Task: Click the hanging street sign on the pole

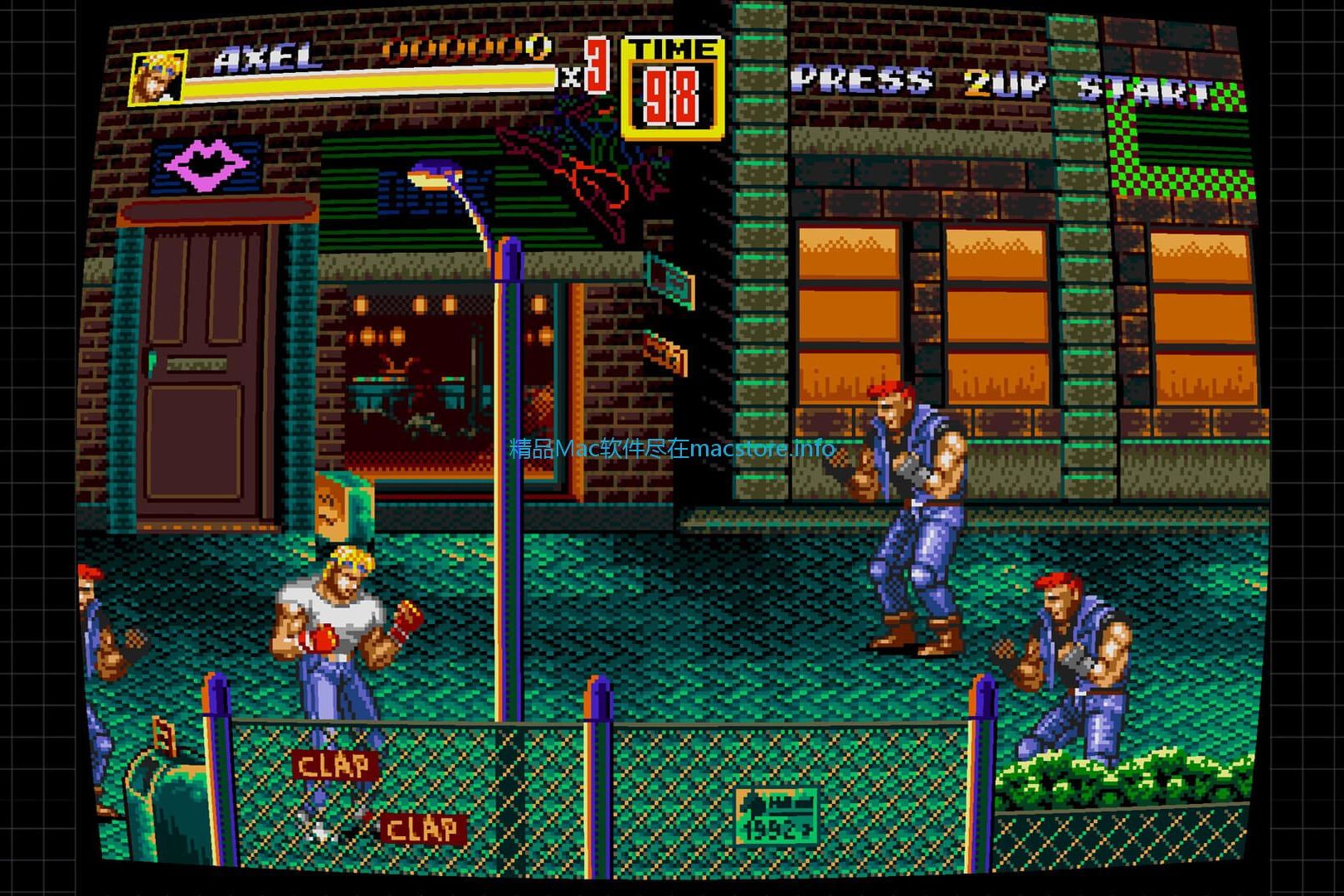Action: [669, 280]
